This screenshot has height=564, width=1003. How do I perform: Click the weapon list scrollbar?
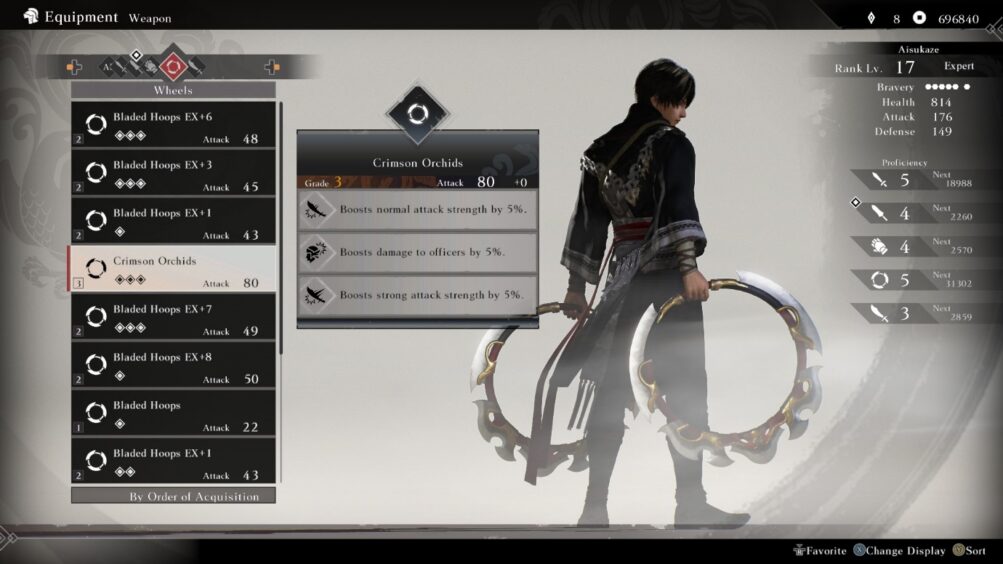(281, 228)
